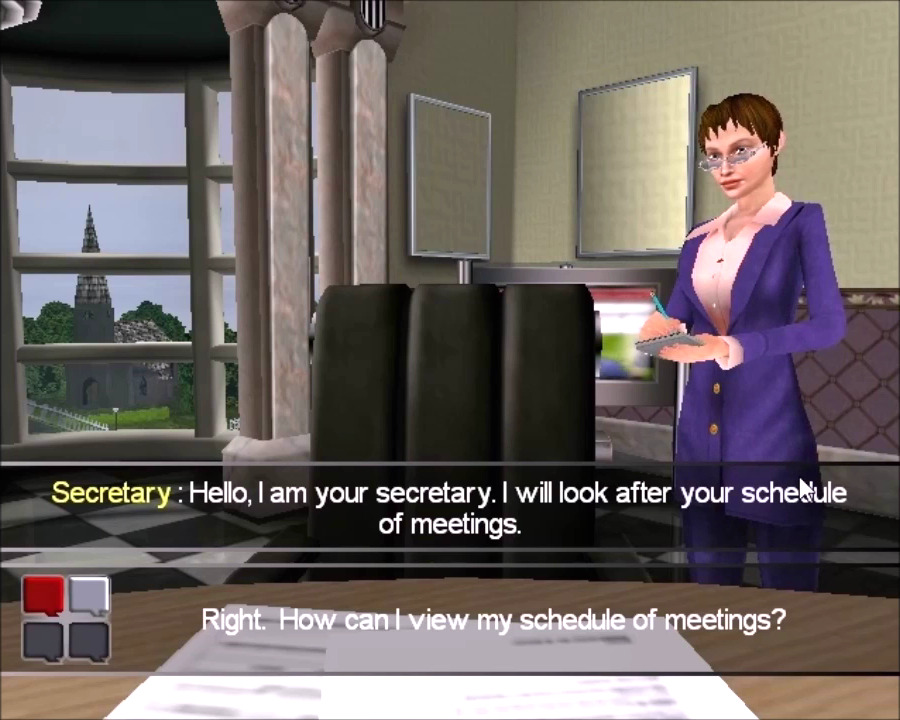Select the red speech bubble icon
Screen dimensions: 900x720
click(x=43, y=595)
